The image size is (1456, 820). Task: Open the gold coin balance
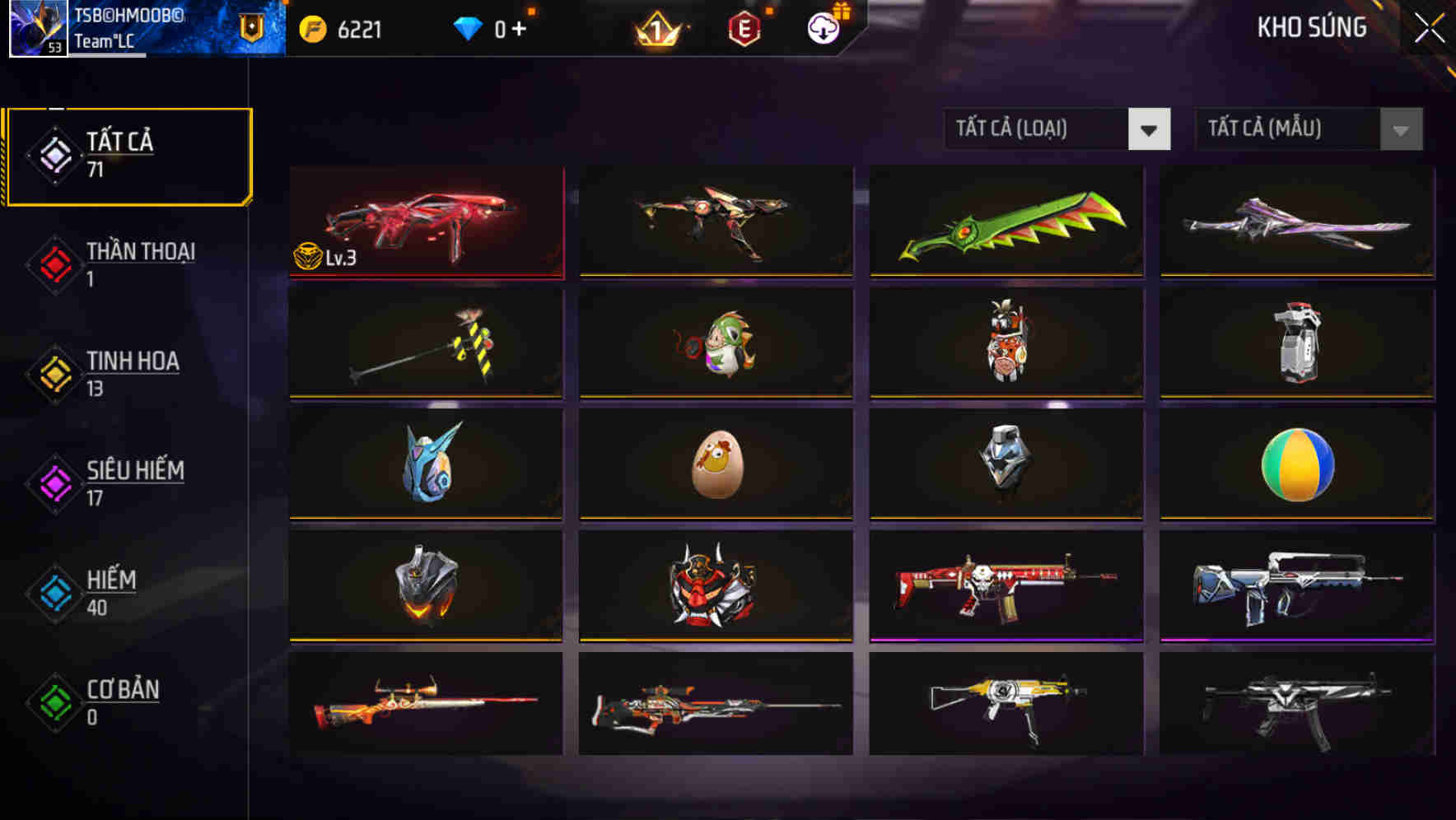[x=340, y=30]
